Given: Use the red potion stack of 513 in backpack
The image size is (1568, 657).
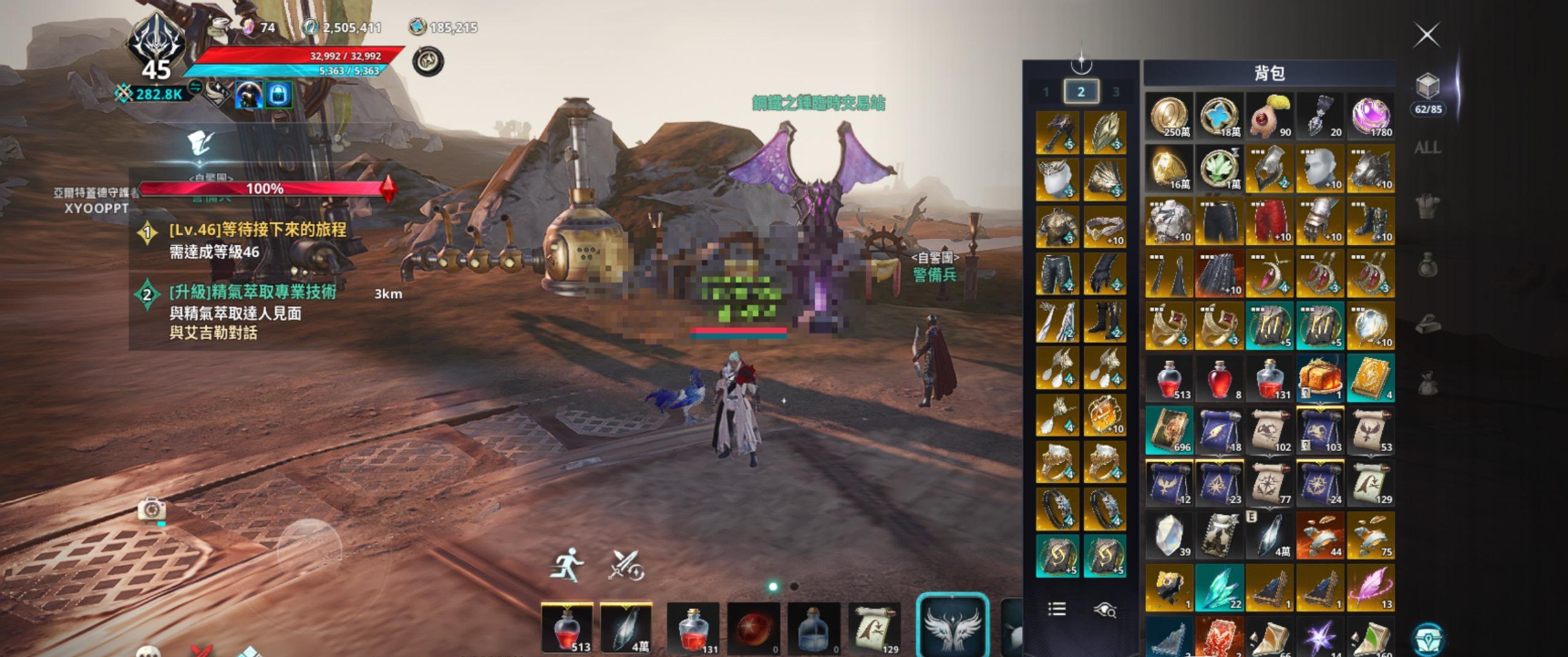Looking at the screenshot, I should coord(1169,378).
